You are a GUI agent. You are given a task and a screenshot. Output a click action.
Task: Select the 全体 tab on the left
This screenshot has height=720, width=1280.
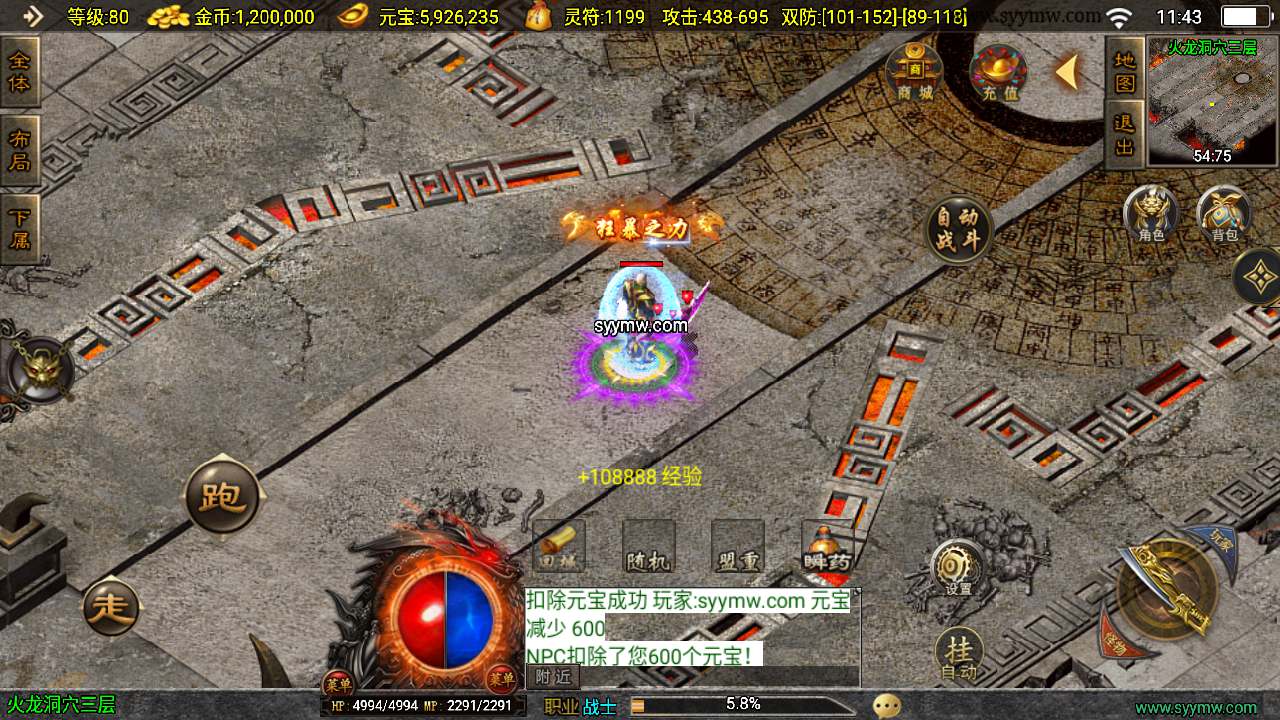pos(19,72)
